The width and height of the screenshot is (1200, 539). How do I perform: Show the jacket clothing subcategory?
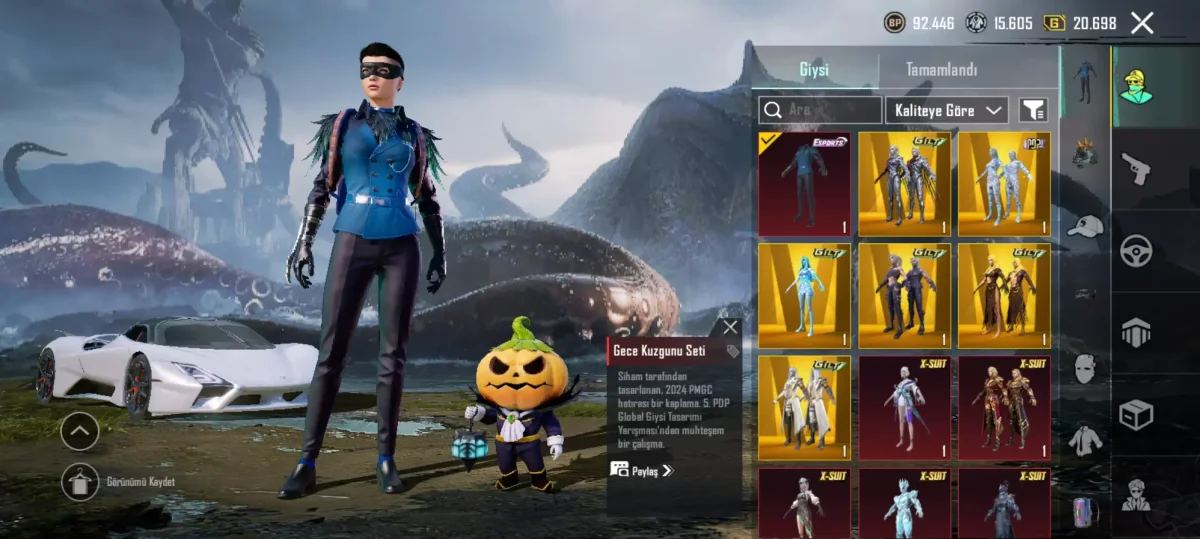click(x=1085, y=439)
